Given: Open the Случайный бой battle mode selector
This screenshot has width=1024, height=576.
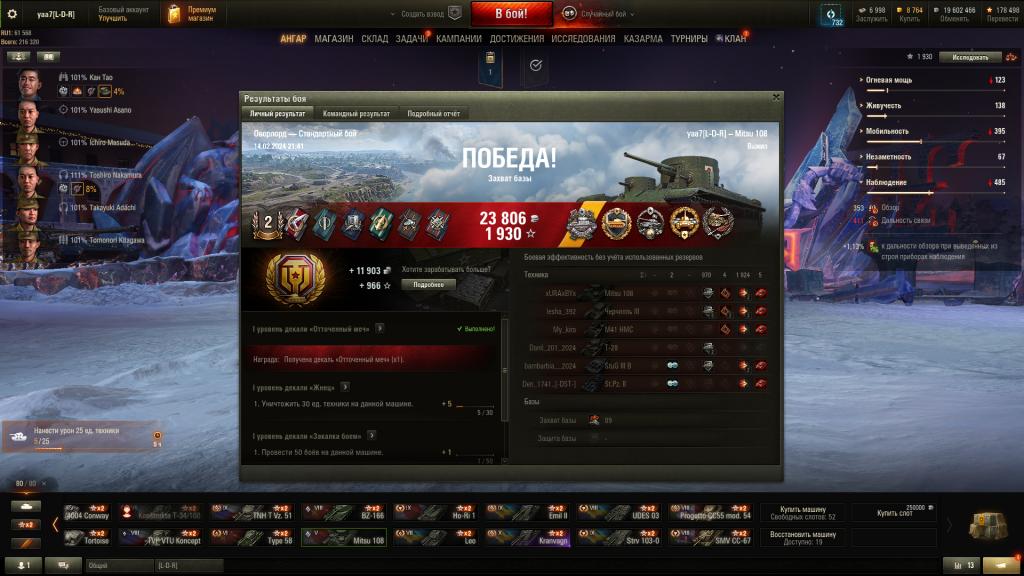Looking at the screenshot, I should click(597, 13).
